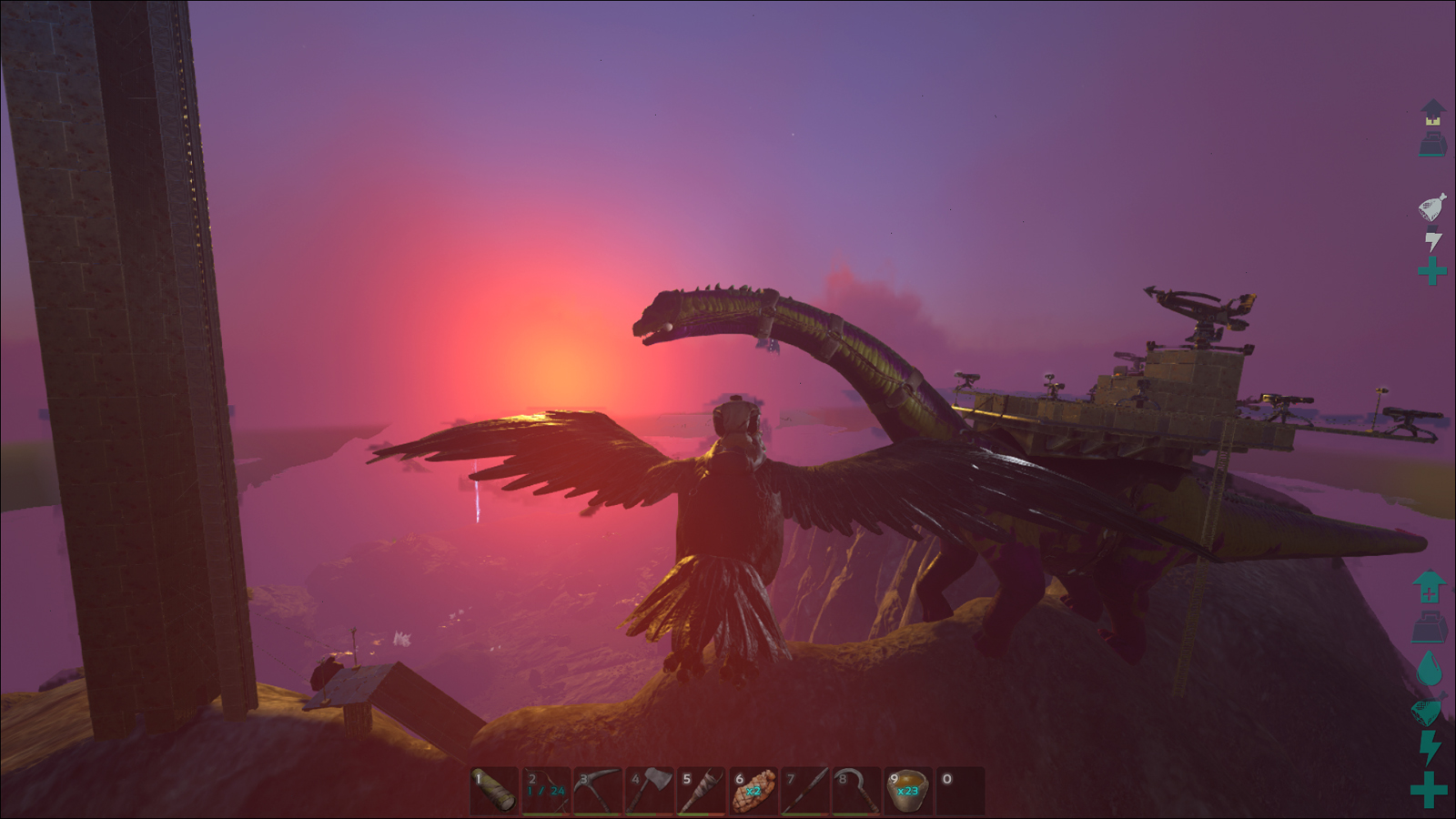1456x819 pixels.
Task: Use the cooked meat in slot 6
Action: tap(753, 790)
